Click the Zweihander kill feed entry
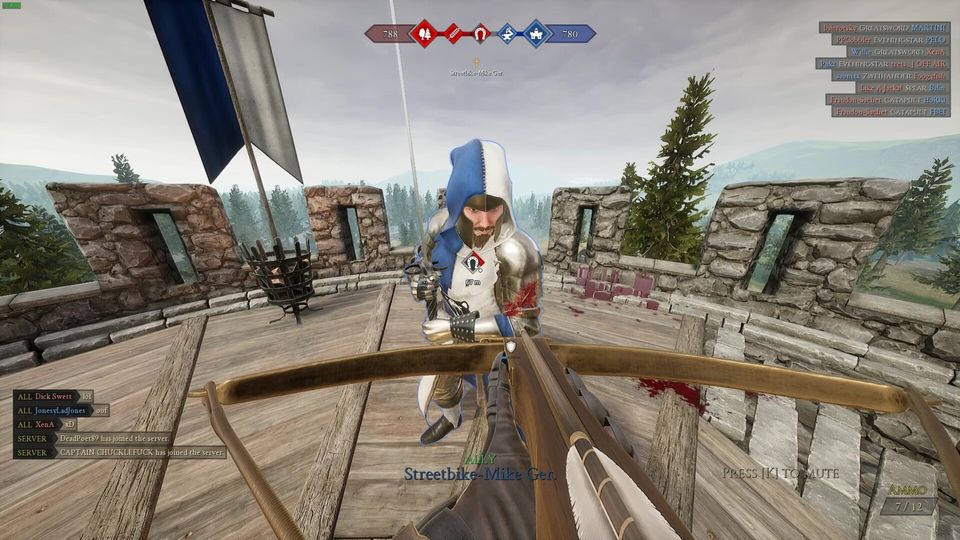The image size is (960, 540). click(x=885, y=75)
